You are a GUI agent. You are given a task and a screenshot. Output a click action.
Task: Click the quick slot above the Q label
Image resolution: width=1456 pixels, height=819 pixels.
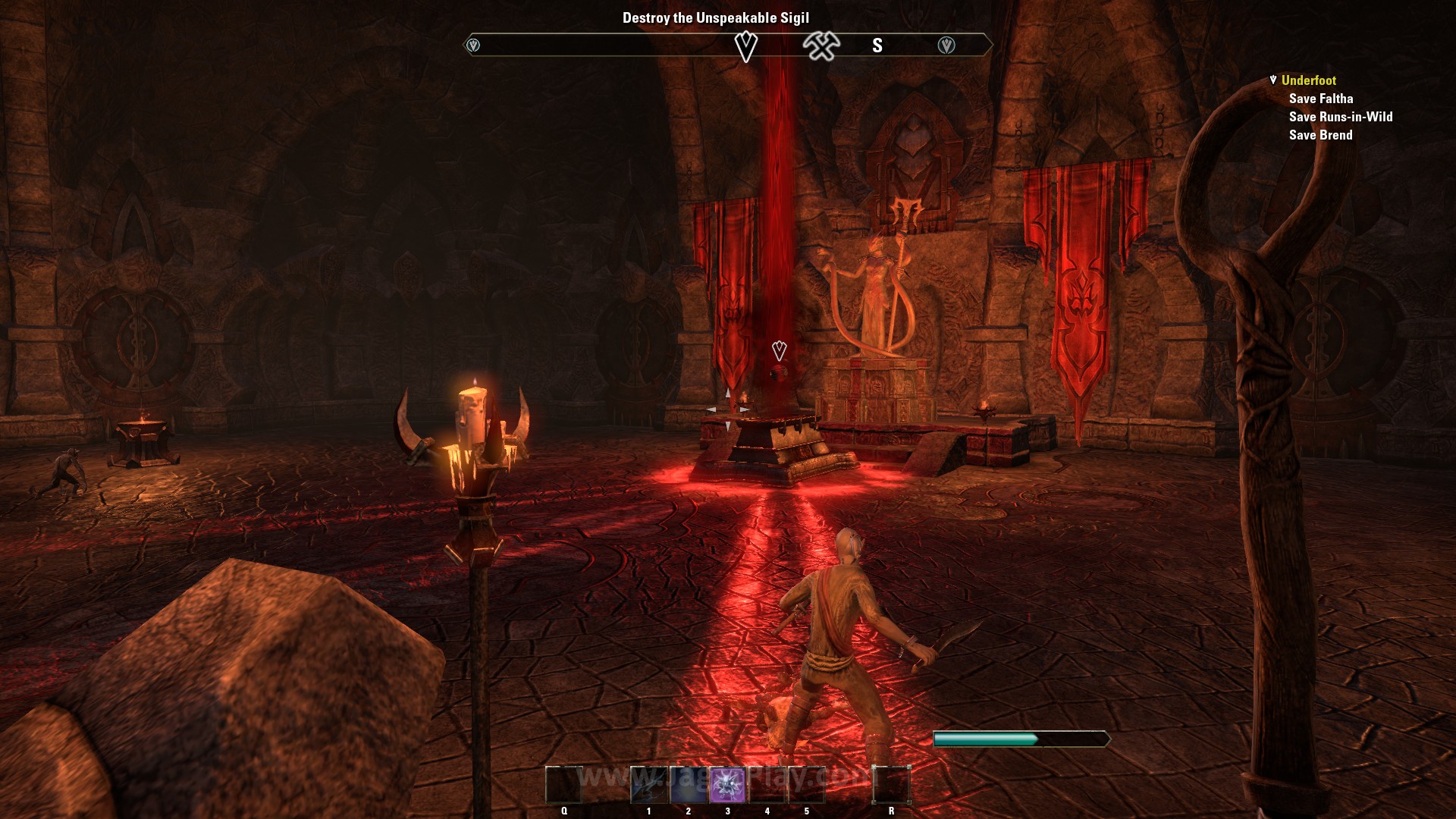(563, 785)
